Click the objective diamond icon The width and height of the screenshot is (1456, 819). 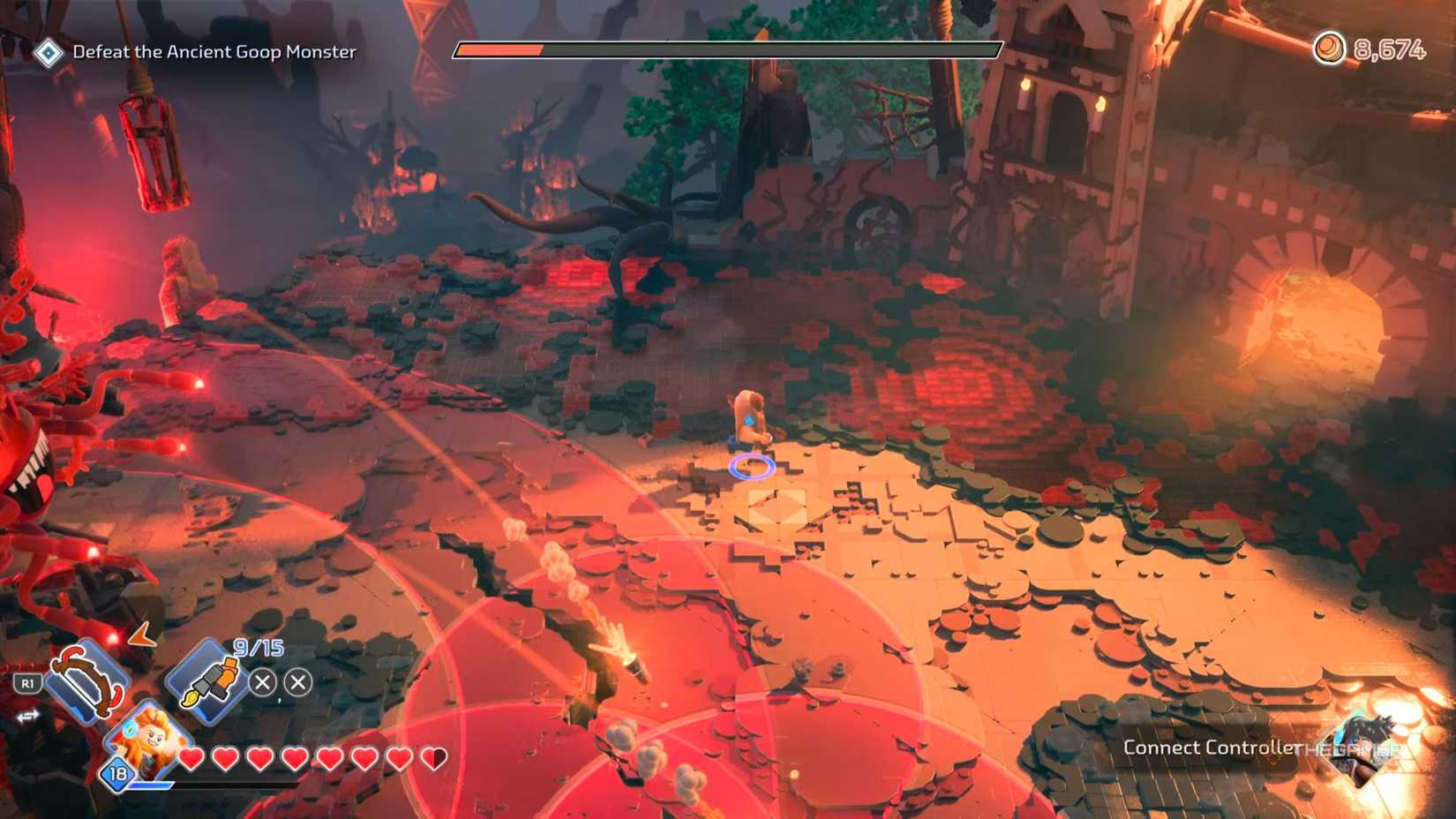point(49,51)
